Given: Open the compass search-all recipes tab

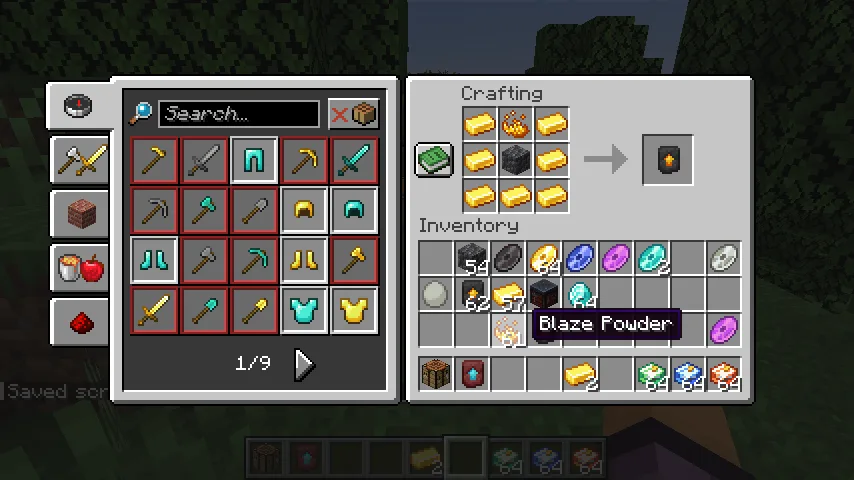Looking at the screenshot, I should (79, 107).
